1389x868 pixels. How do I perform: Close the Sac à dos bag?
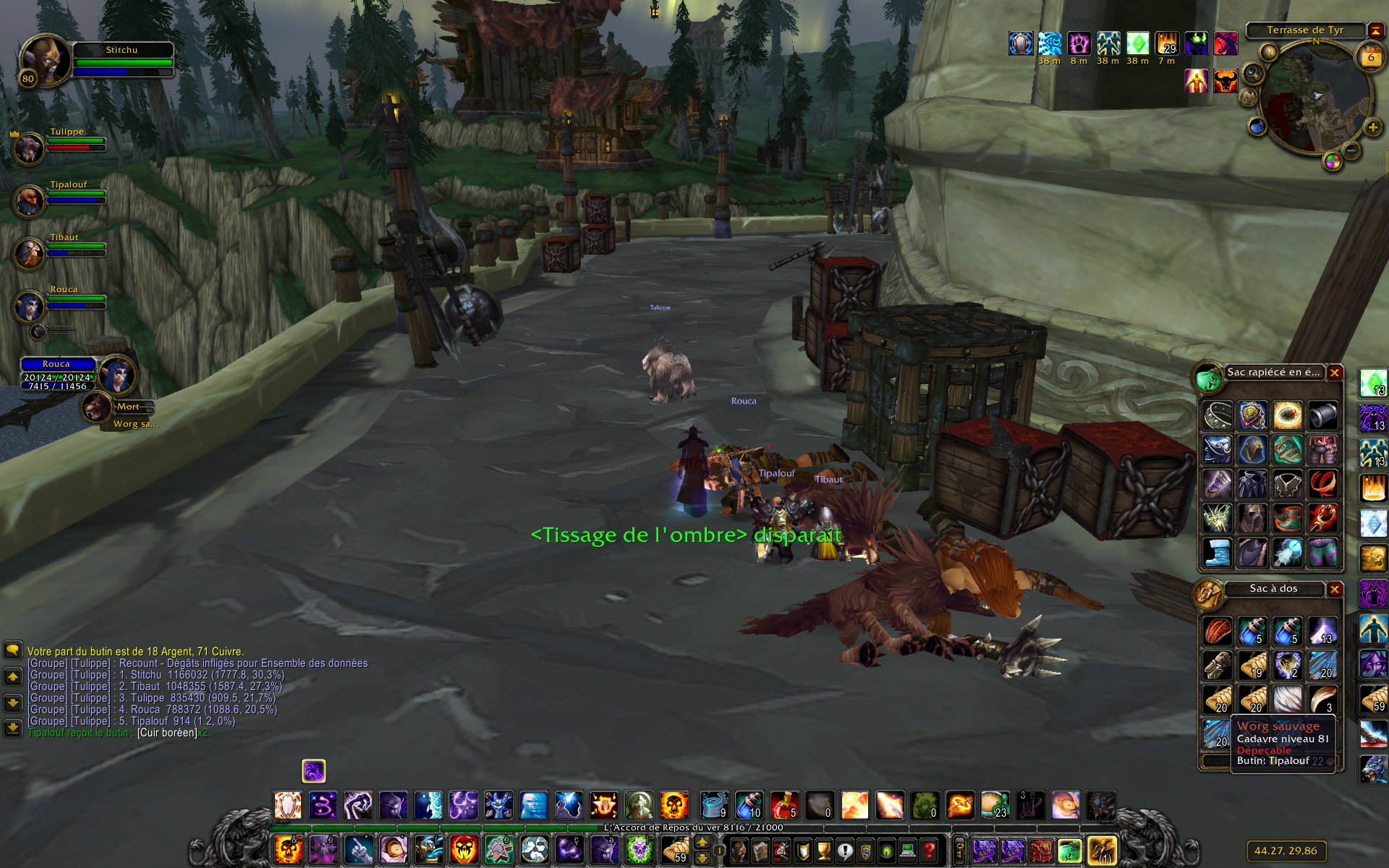pyautogui.click(x=1335, y=589)
